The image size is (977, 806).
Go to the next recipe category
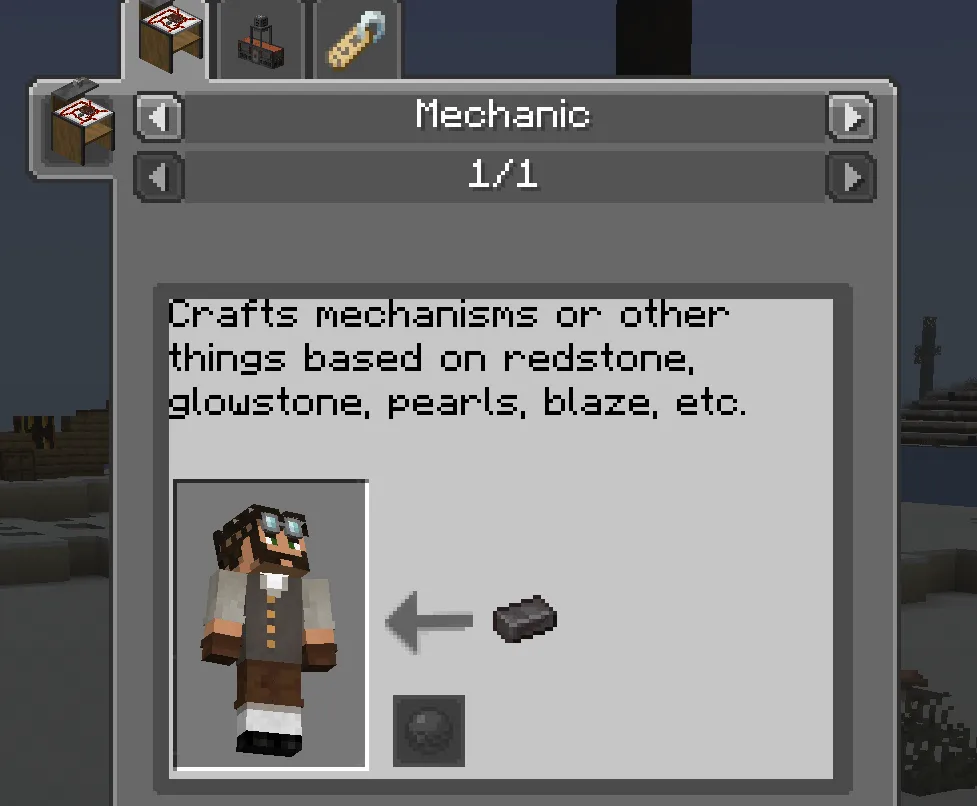click(x=850, y=118)
